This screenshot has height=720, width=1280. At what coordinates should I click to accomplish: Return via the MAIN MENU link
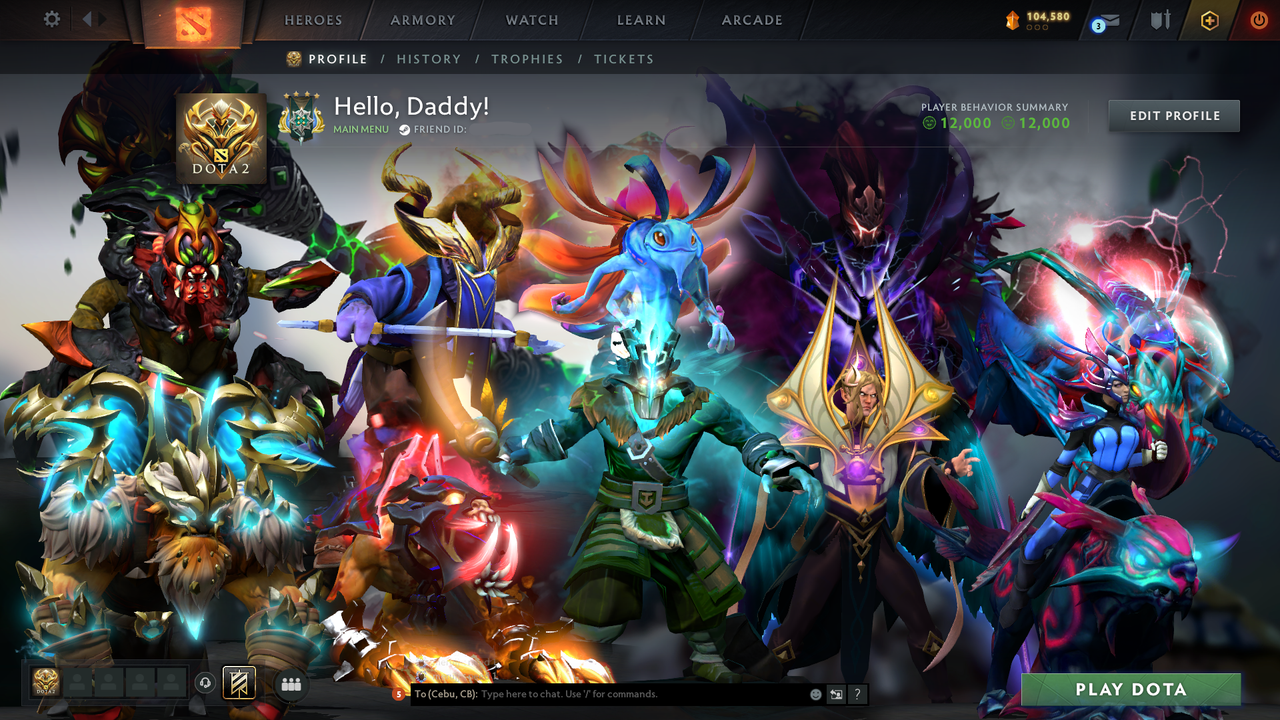point(360,128)
